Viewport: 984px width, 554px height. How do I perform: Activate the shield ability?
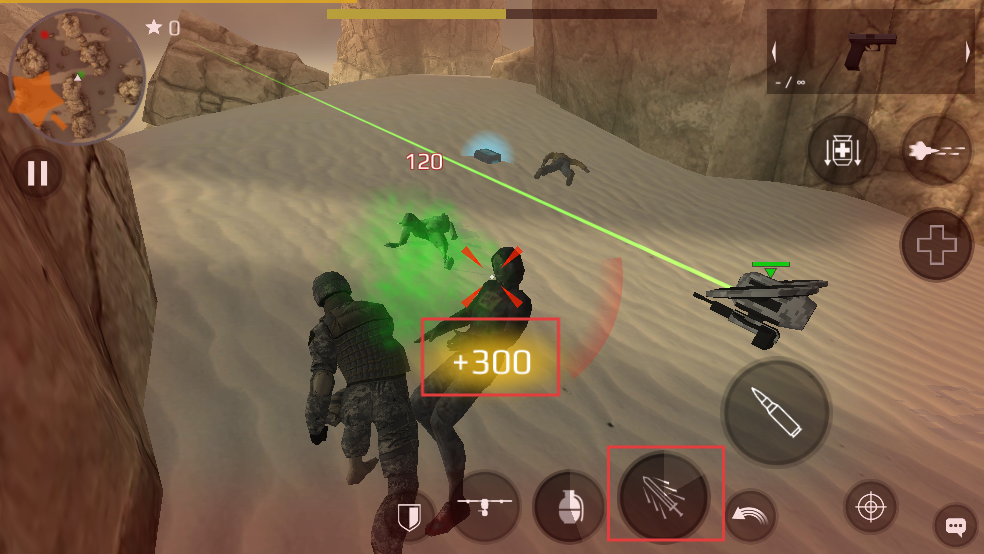click(408, 517)
